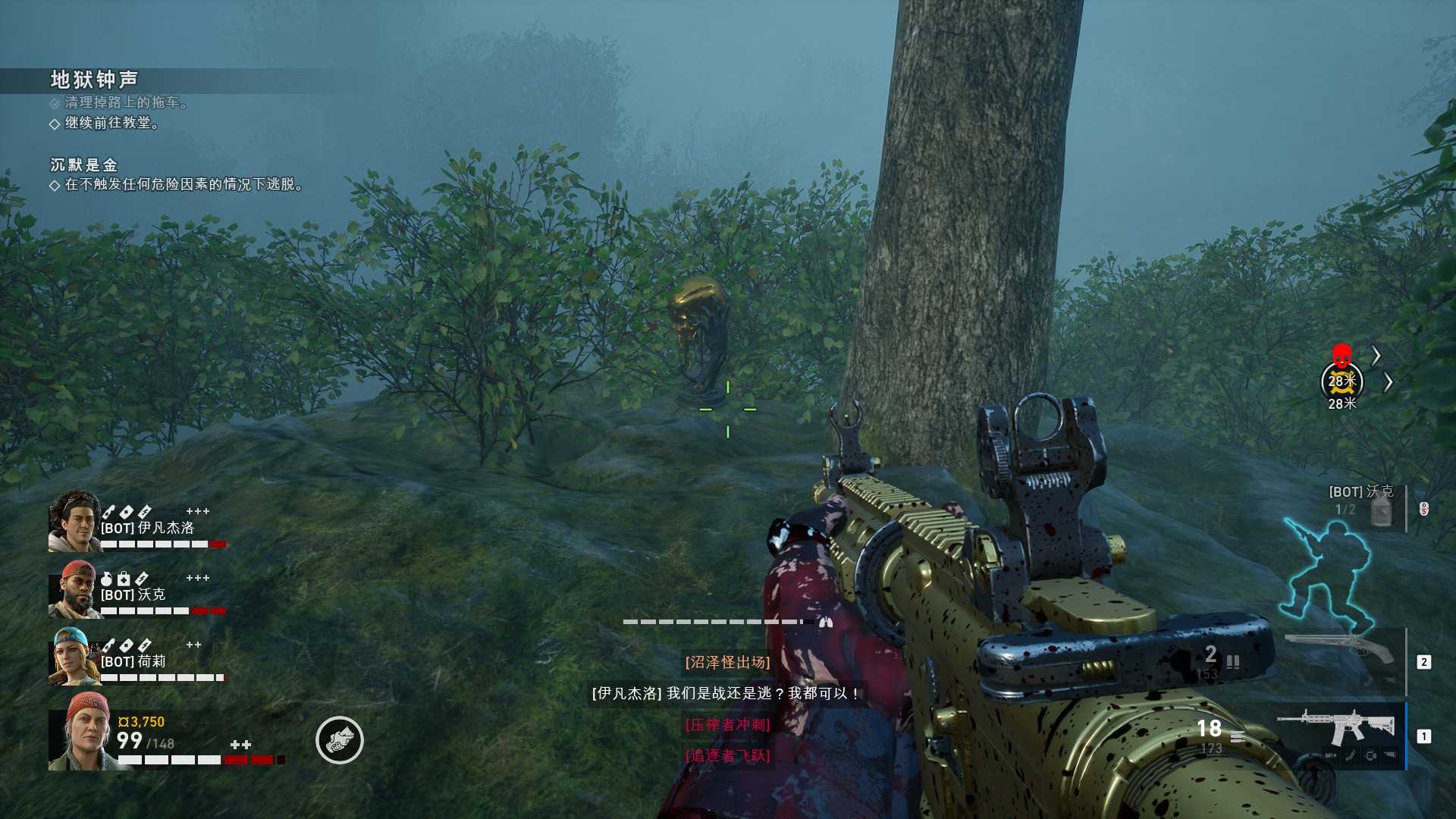The height and width of the screenshot is (819, 1456).
Task: Select teammate 荷莉's portrait
Action: [x=74, y=656]
